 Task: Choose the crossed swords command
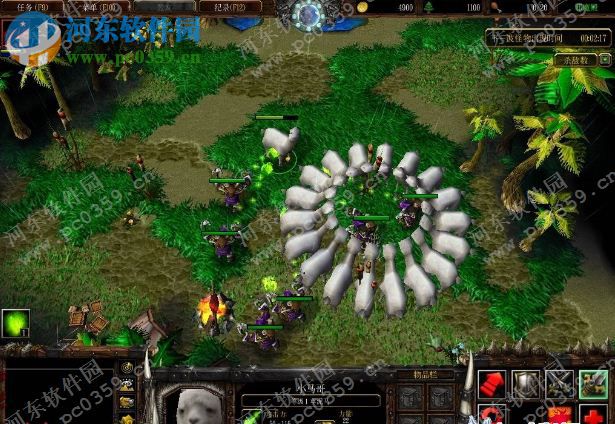(x=560, y=383)
